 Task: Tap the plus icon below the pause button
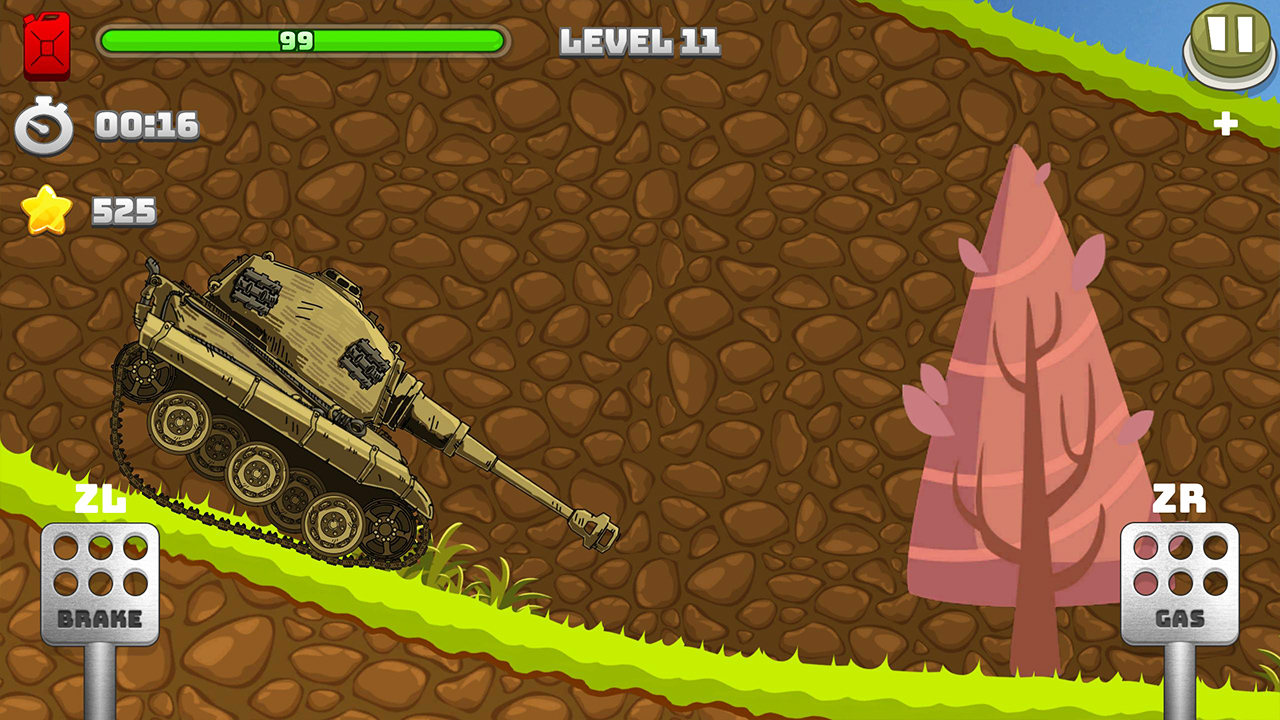(x=1227, y=125)
